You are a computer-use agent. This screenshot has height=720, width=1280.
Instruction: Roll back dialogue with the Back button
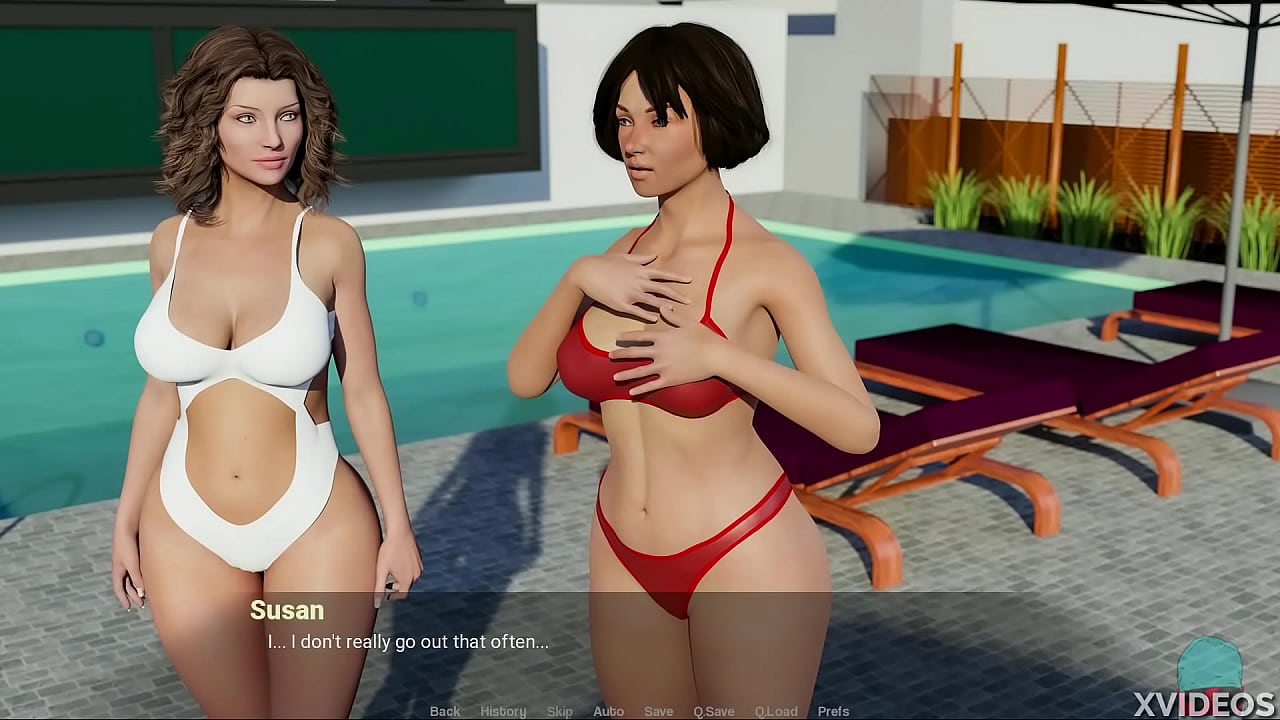pos(445,711)
